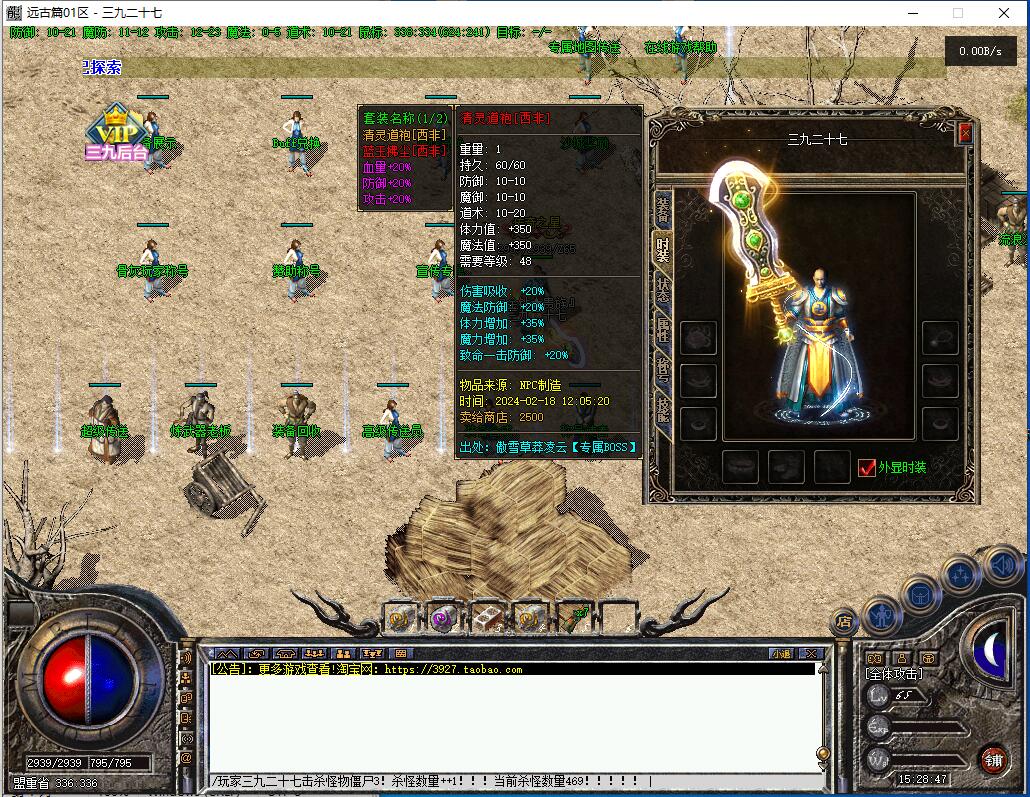Change the 全体攻击 attack mode
This screenshot has width=1030, height=797.
894,674
